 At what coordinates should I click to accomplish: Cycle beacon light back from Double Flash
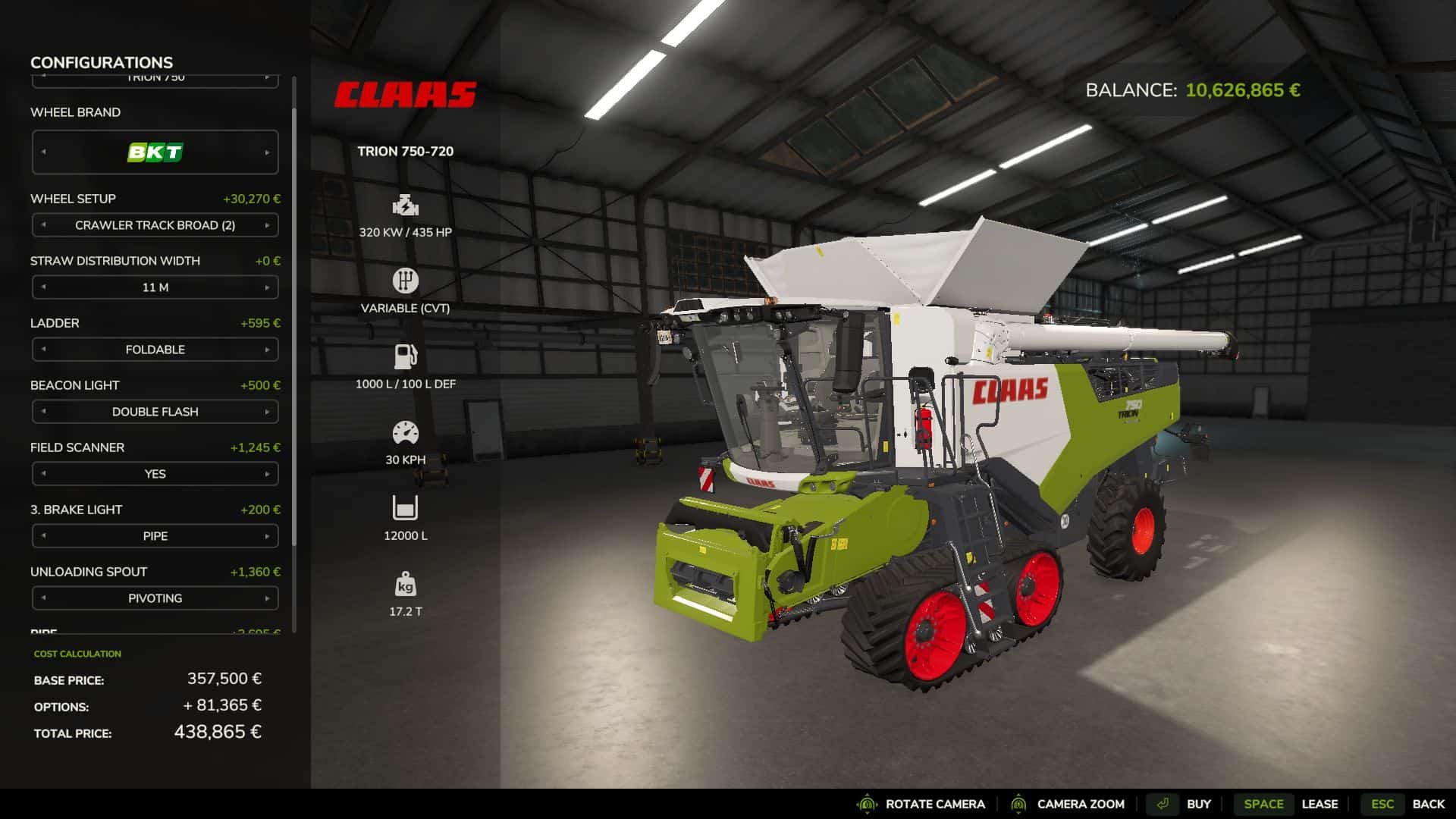point(43,412)
